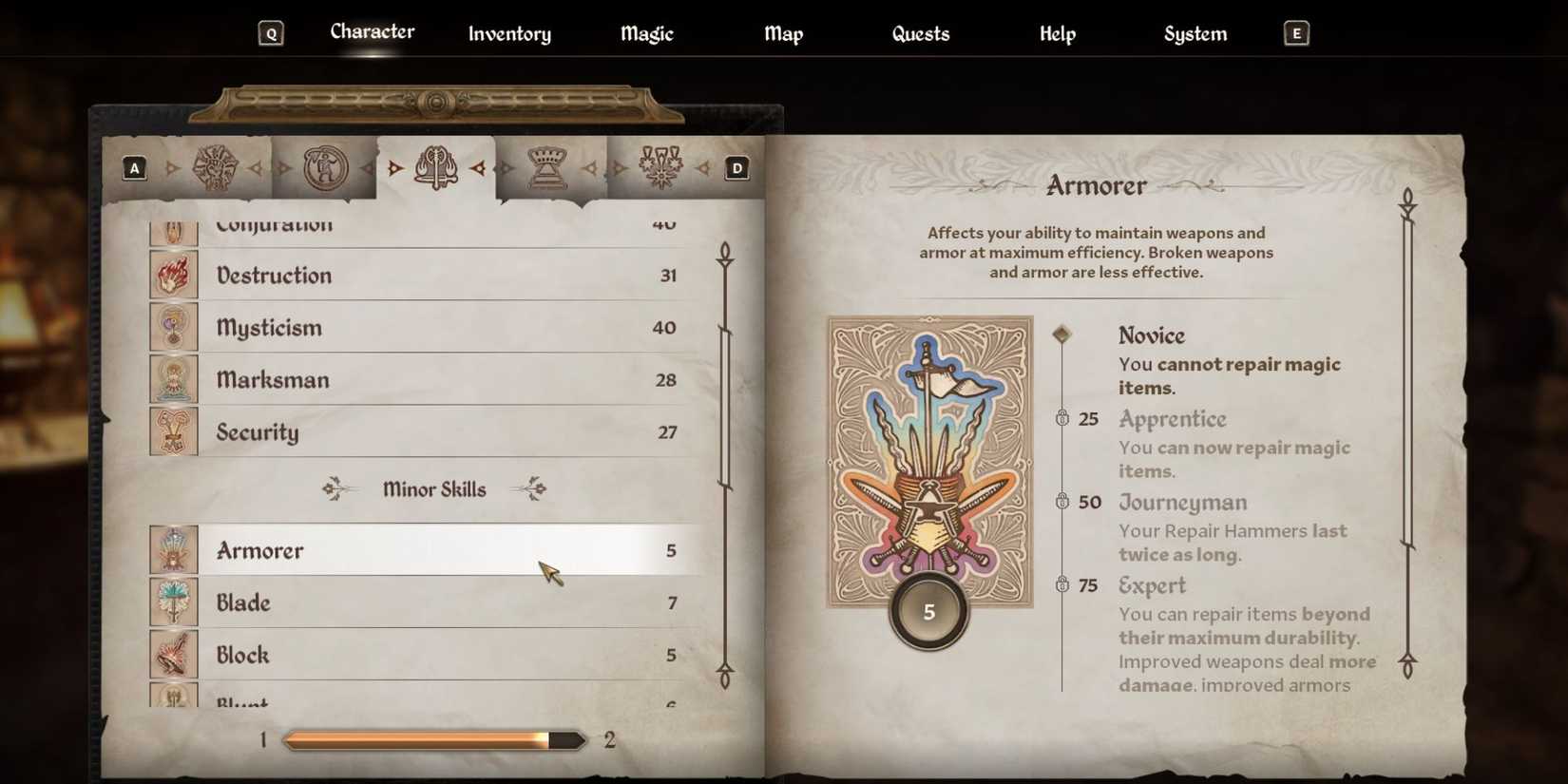
Task: Click the Blade skill icon
Action: point(174,602)
